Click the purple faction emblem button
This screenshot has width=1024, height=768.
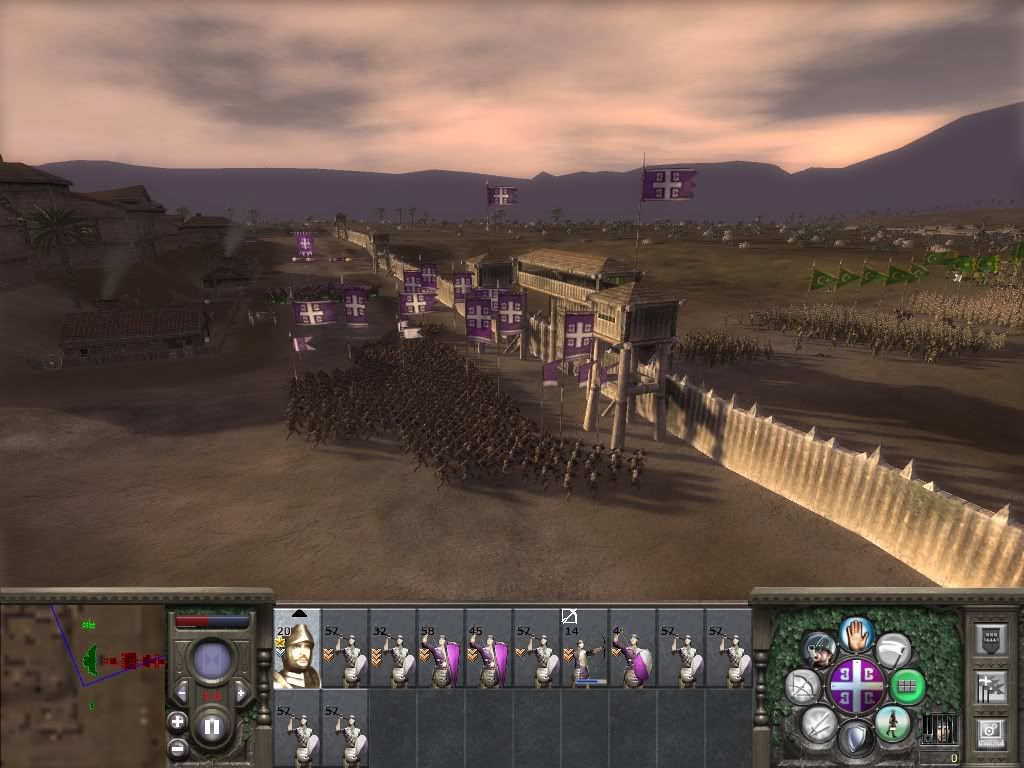tap(856, 686)
